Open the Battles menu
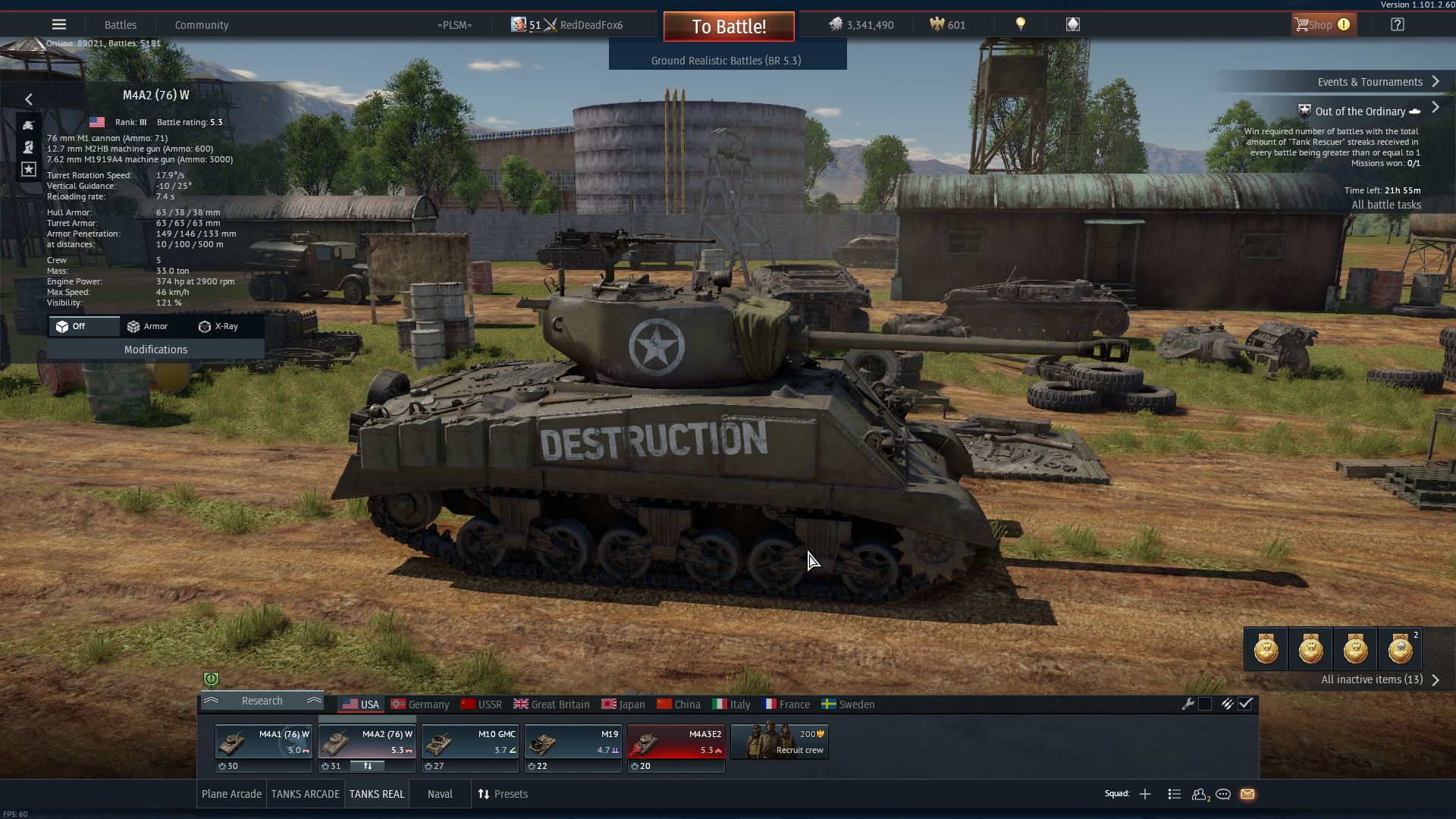This screenshot has width=1456, height=819. pos(121,25)
